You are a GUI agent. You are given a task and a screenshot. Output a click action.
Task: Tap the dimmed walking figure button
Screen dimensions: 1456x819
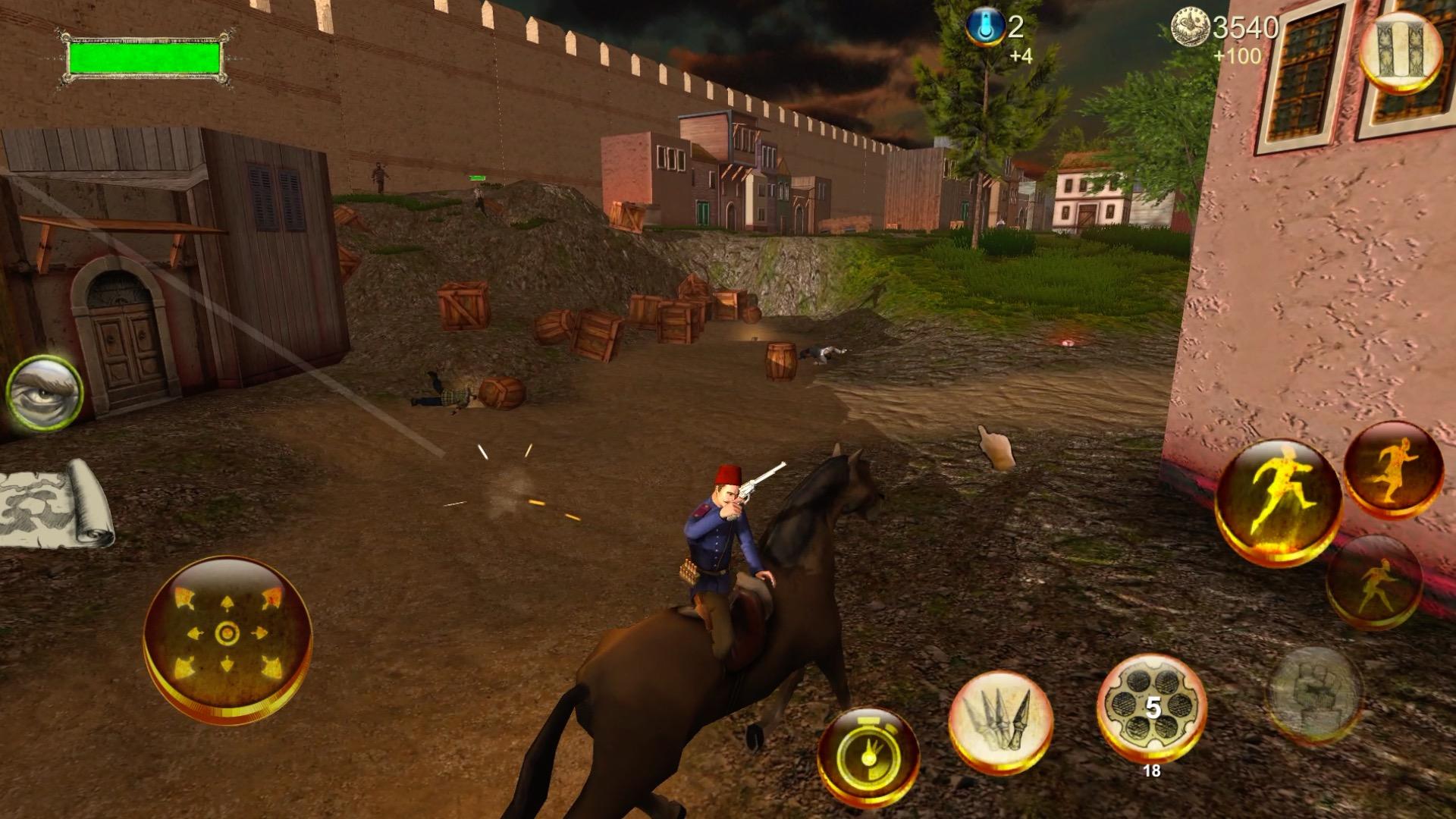tap(1373, 582)
